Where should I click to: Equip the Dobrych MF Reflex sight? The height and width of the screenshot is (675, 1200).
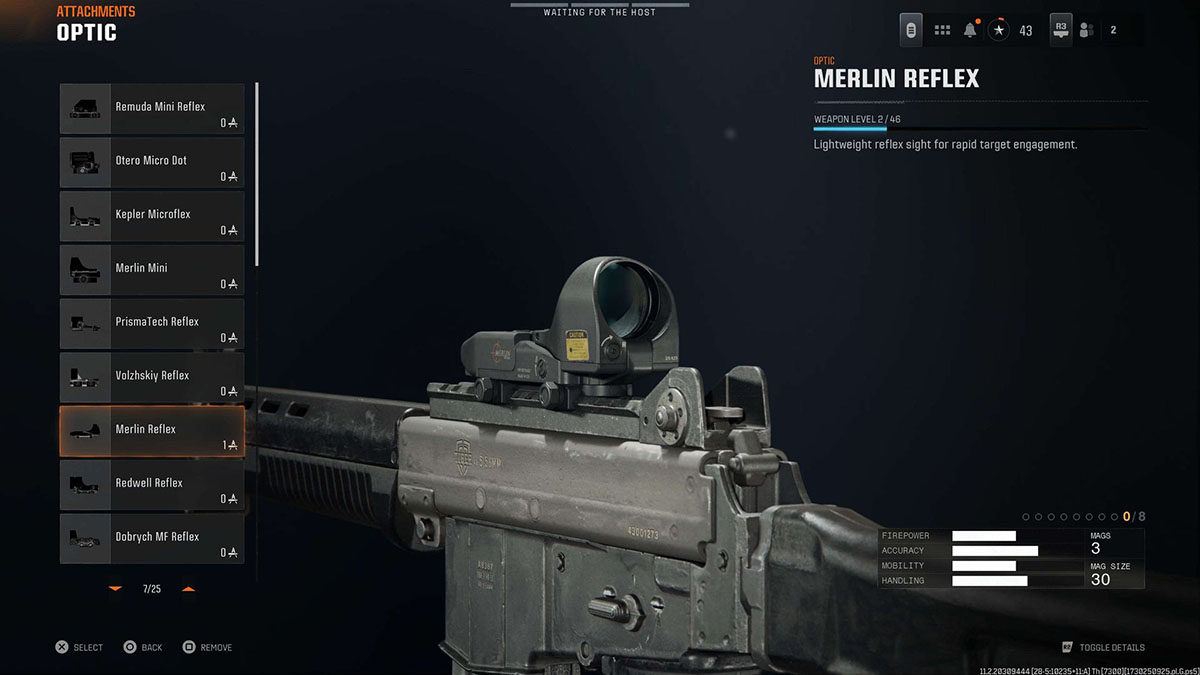[152, 538]
